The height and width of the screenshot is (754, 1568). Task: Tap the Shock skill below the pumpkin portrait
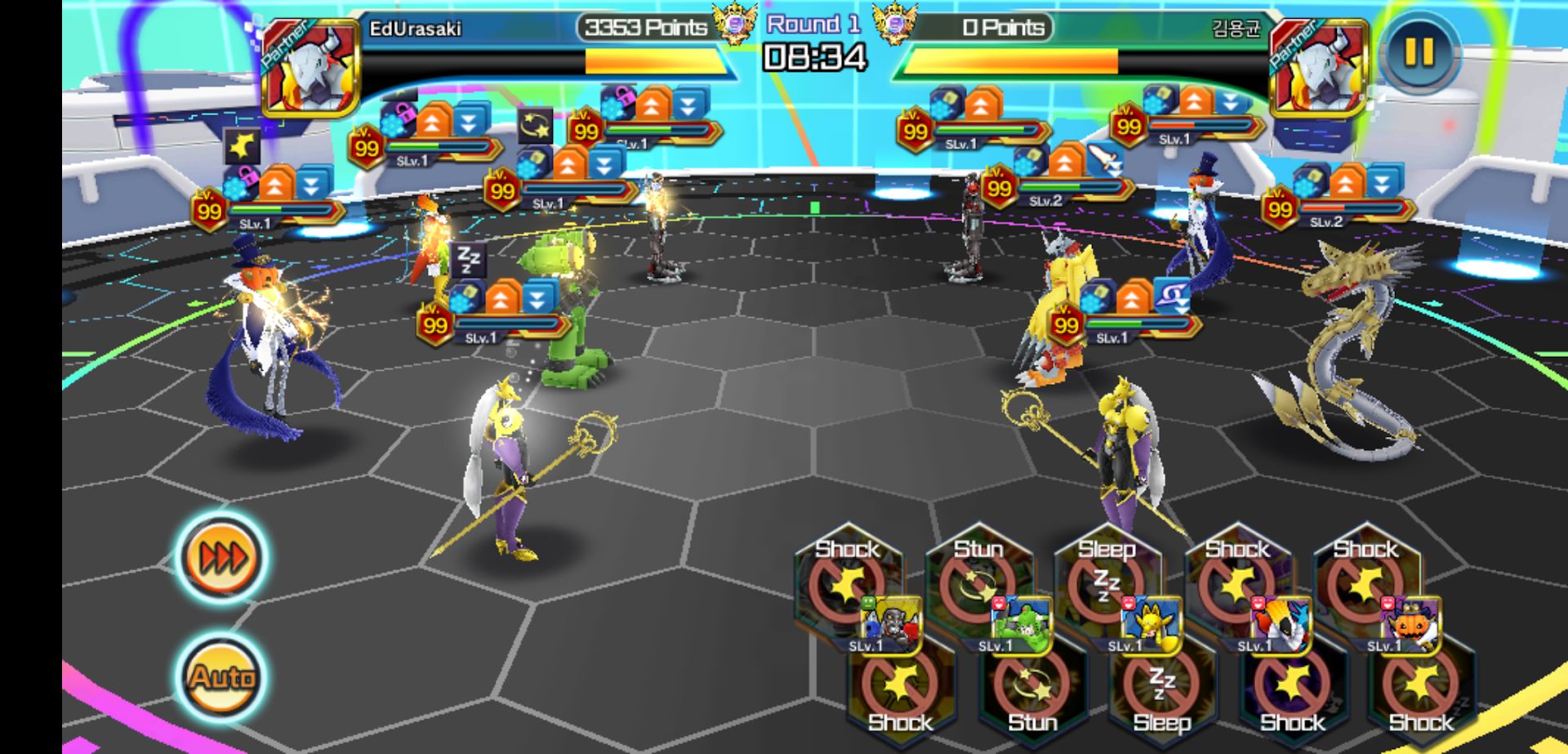pos(1421,694)
